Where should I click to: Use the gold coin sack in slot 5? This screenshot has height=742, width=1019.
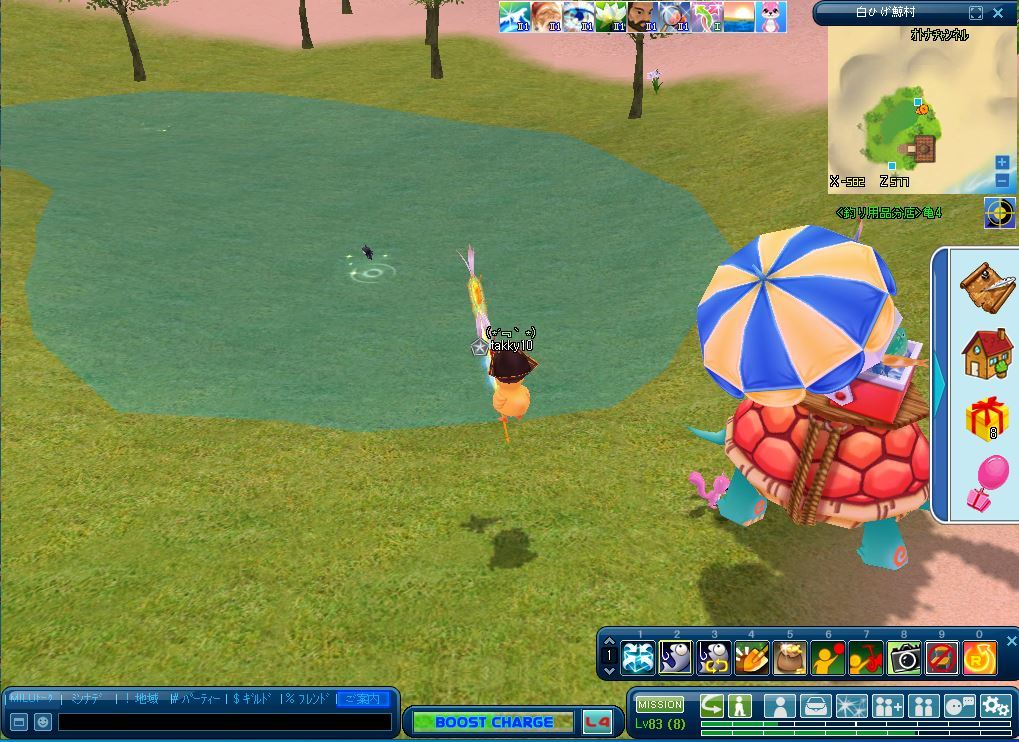point(790,657)
